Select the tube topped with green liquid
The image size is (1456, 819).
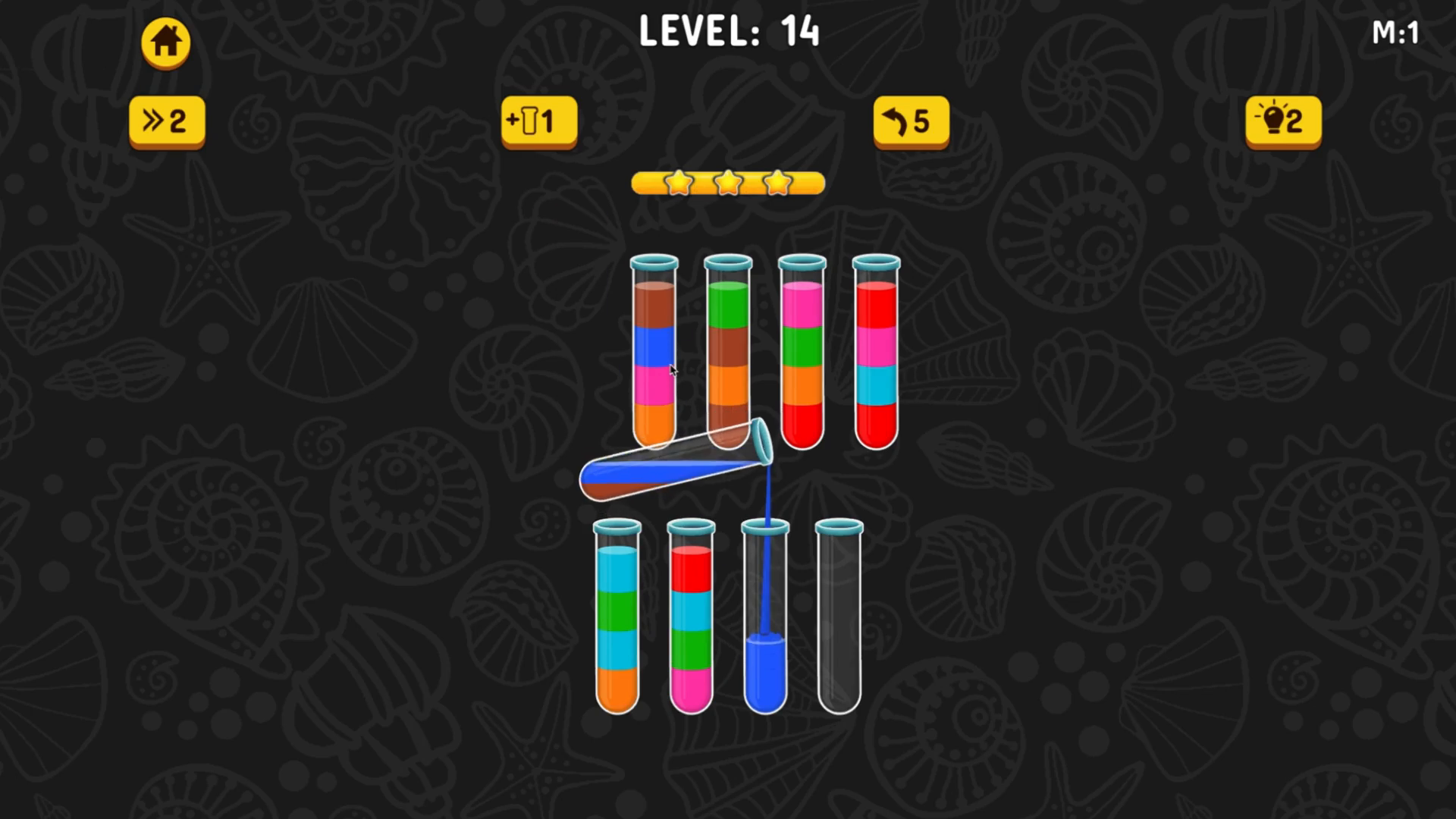728,349
